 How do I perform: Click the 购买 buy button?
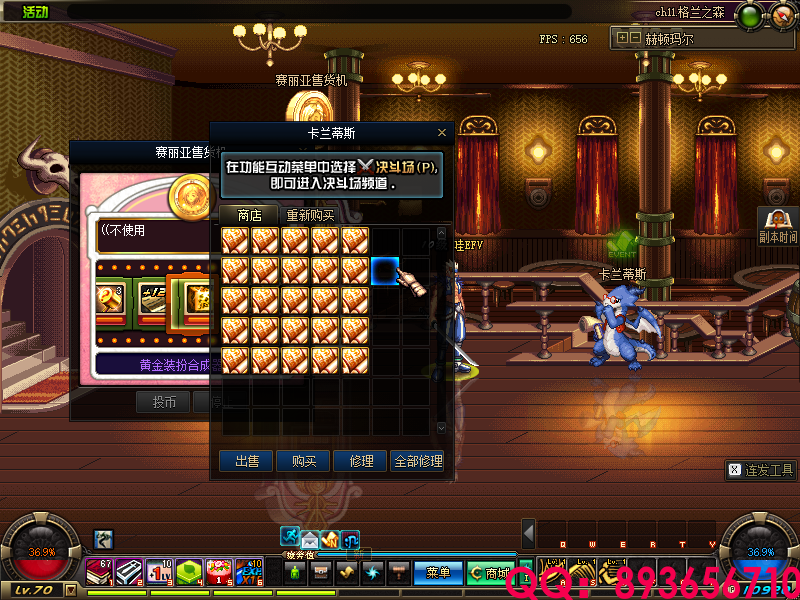click(303, 461)
